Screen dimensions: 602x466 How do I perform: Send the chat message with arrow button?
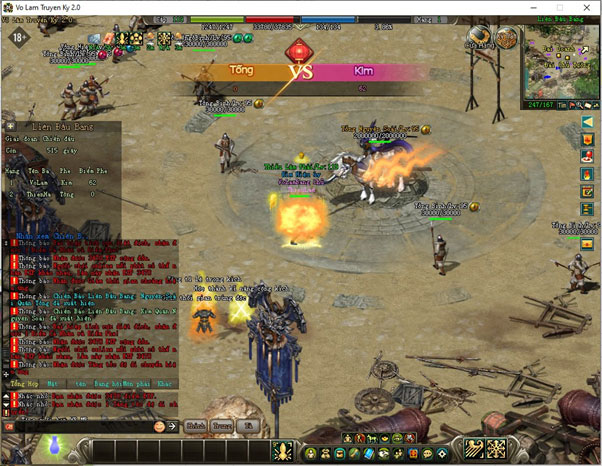click(172, 426)
